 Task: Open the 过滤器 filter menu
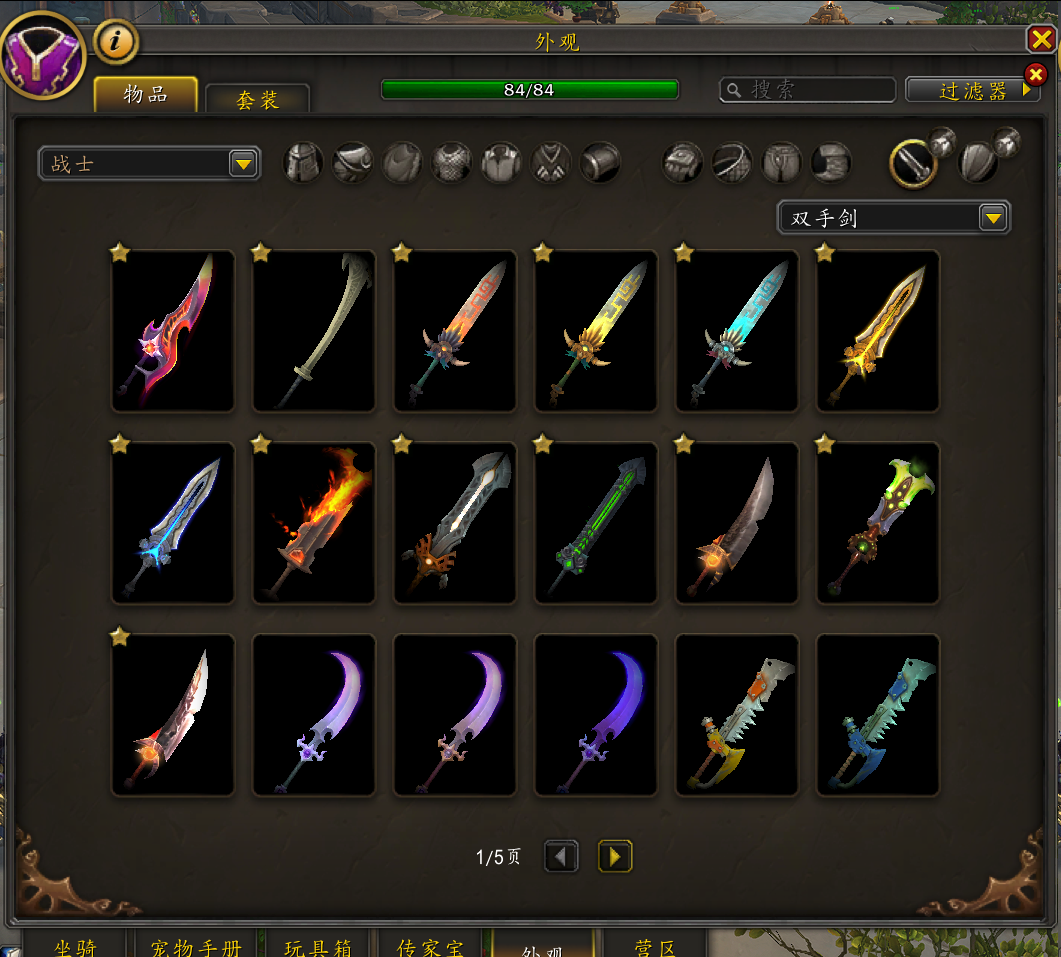(x=973, y=90)
